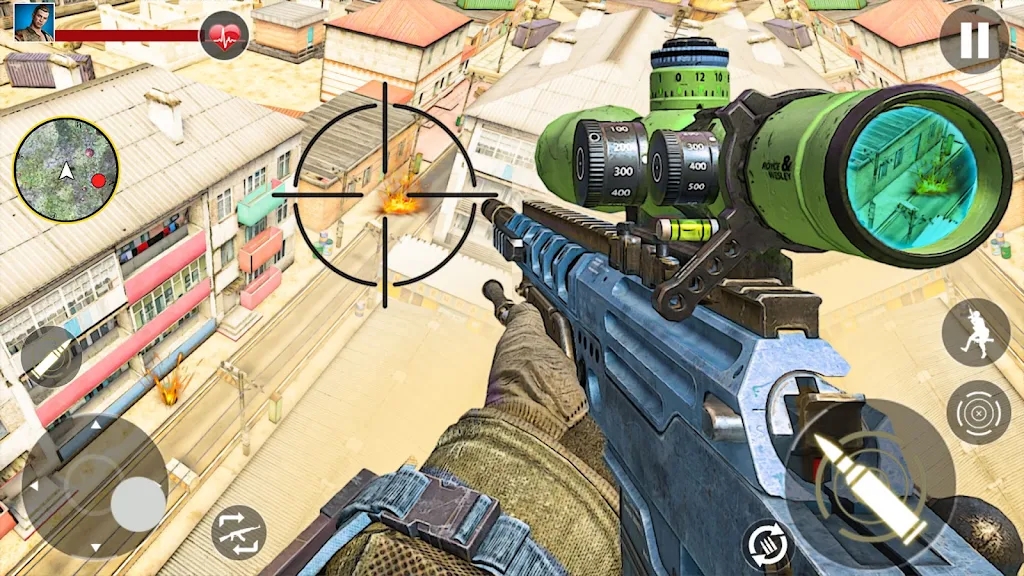Tap the heart health icon
Viewport: 1024px width, 576px height.
click(x=223, y=35)
